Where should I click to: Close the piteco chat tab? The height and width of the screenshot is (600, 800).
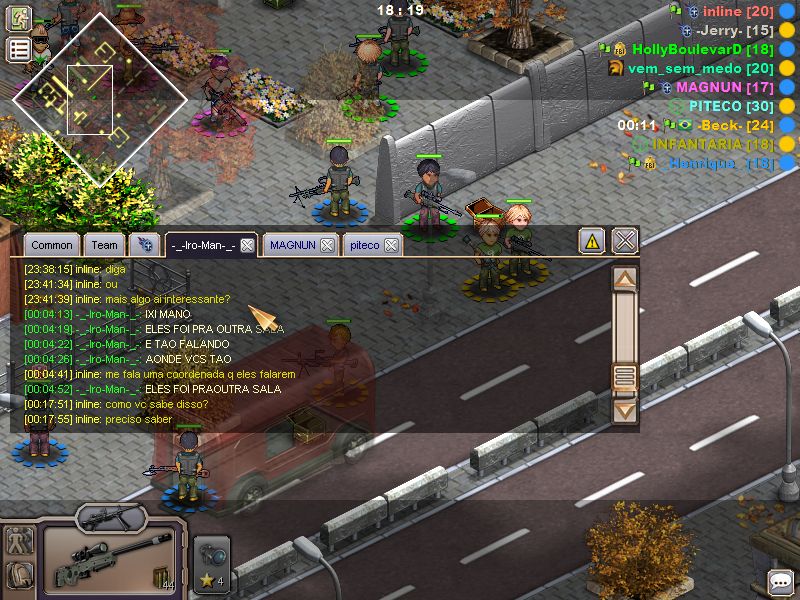[x=392, y=245]
